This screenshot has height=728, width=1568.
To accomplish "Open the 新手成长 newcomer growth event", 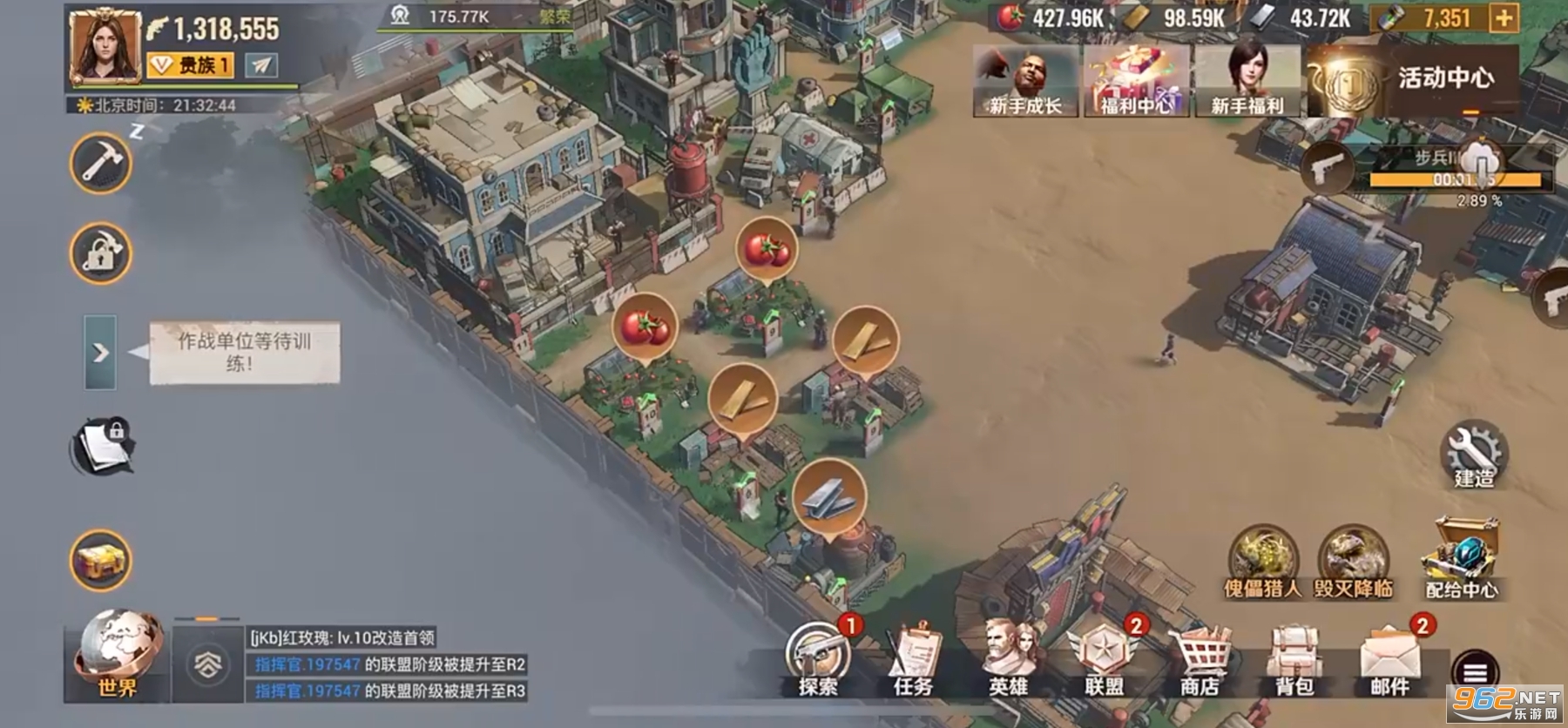I will pyautogui.click(x=1025, y=81).
